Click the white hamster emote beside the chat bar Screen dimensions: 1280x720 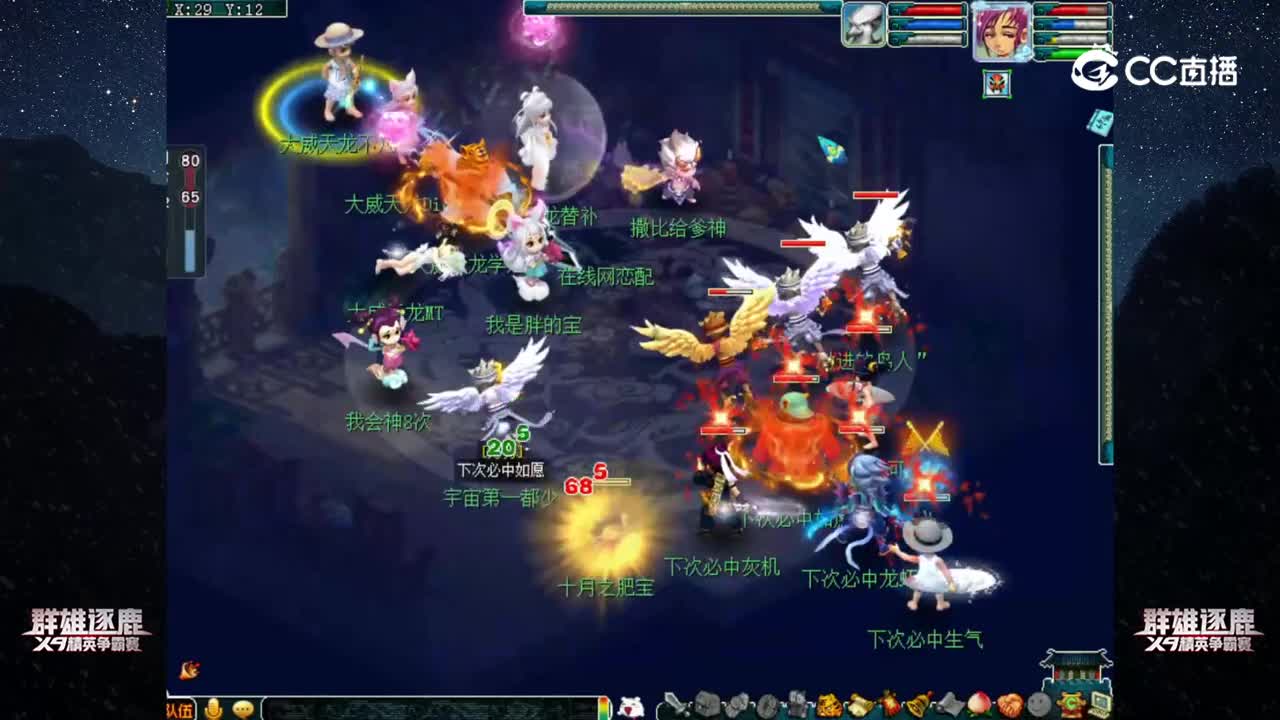[x=632, y=704]
